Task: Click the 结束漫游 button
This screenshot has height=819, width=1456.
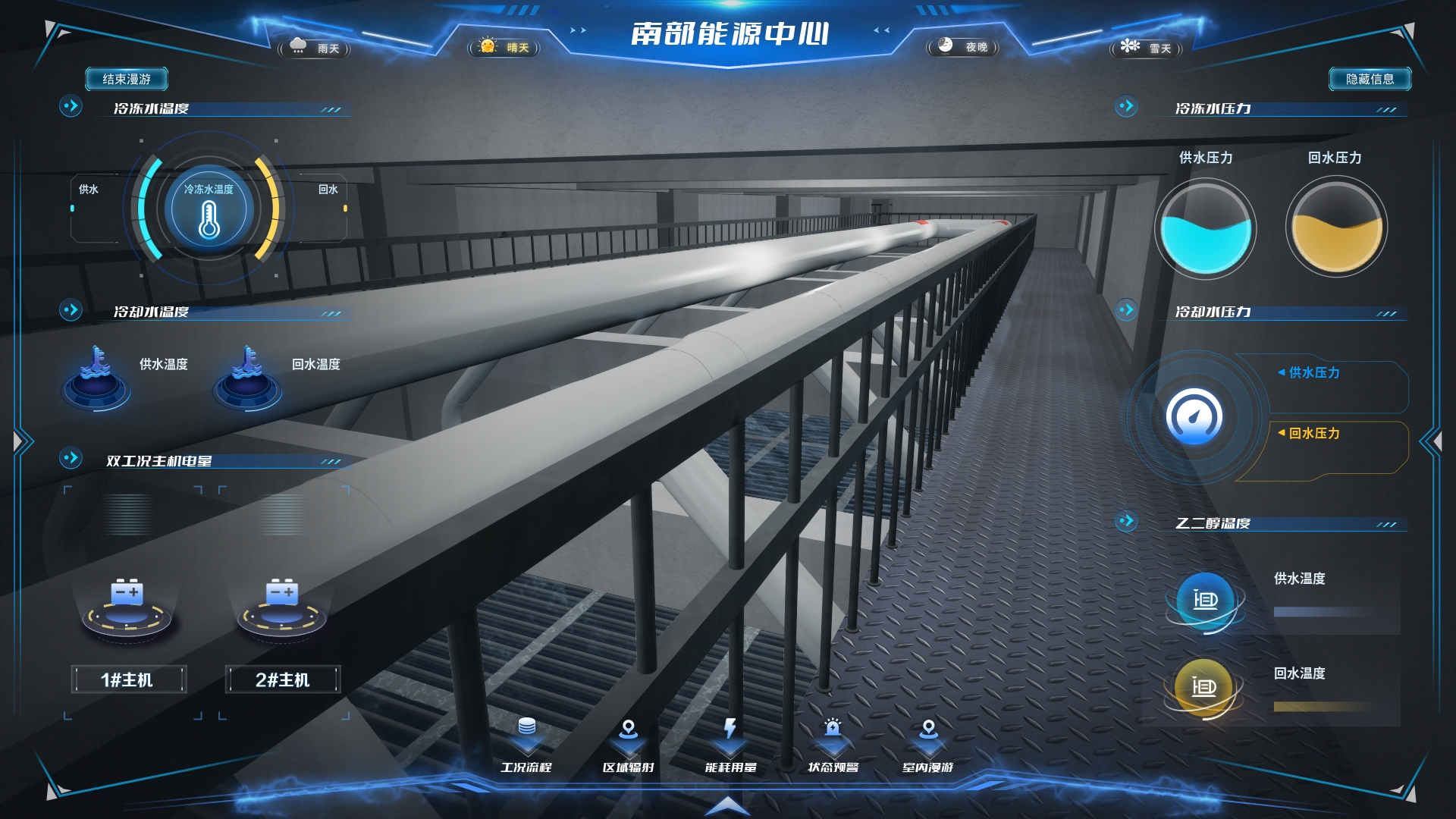Action: pos(126,79)
